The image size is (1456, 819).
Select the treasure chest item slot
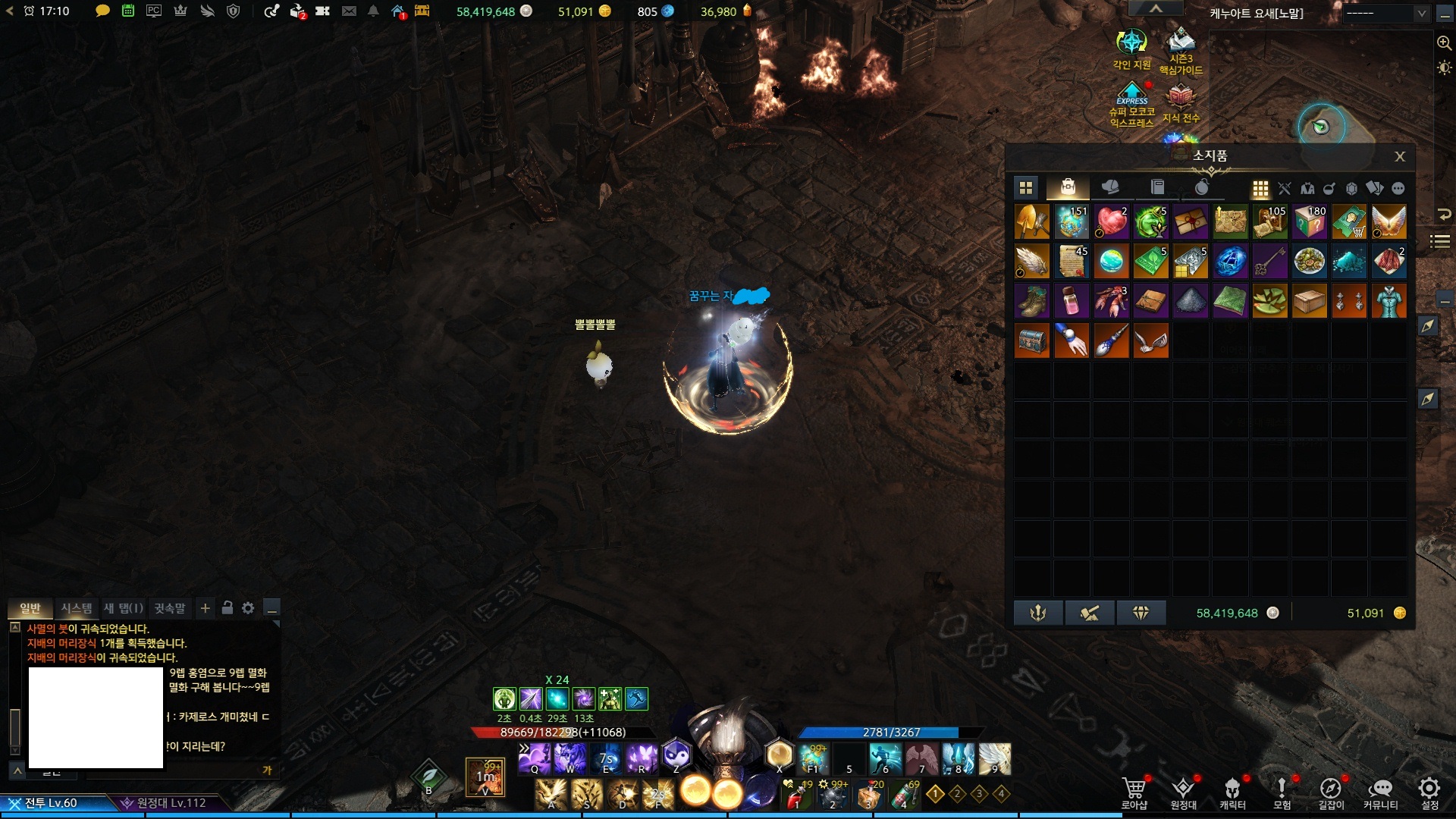click(x=1032, y=340)
